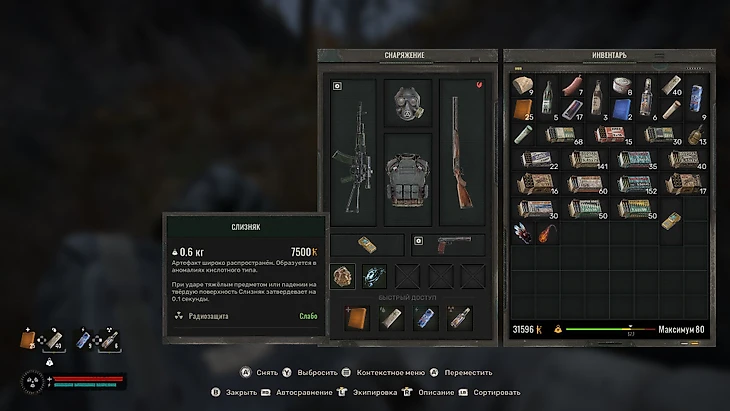Choose the canned food tin
730x411 pixels.
(622, 84)
